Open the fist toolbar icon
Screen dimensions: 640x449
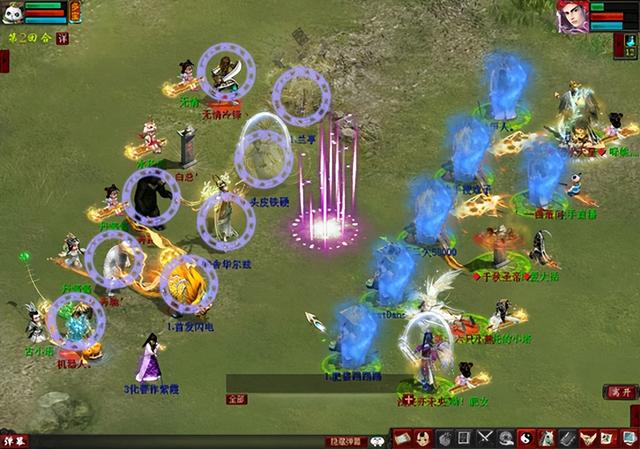point(443,438)
